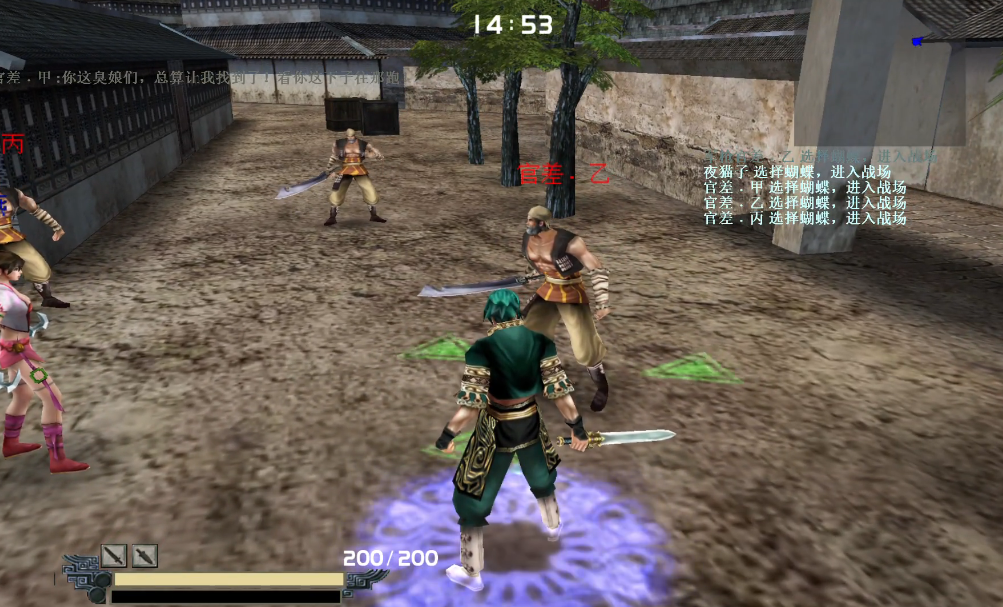Select the short dagger weapon icon
The width and height of the screenshot is (1003, 607).
(x=145, y=555)
